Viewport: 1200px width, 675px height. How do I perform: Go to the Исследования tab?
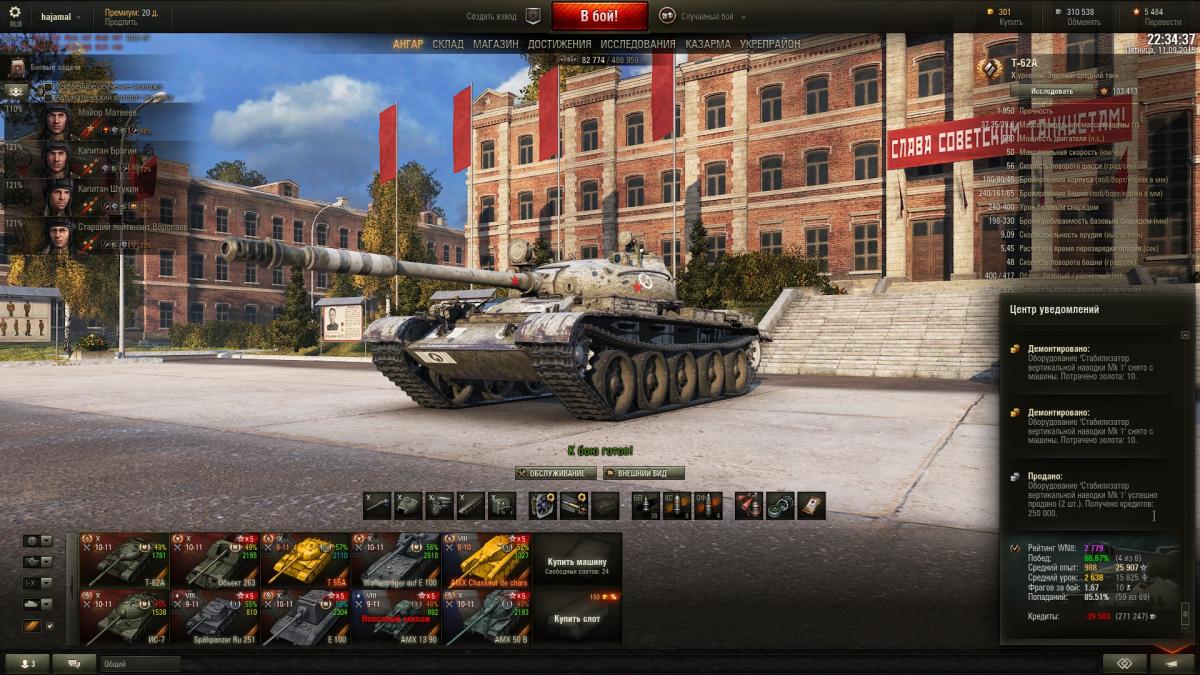637,44
